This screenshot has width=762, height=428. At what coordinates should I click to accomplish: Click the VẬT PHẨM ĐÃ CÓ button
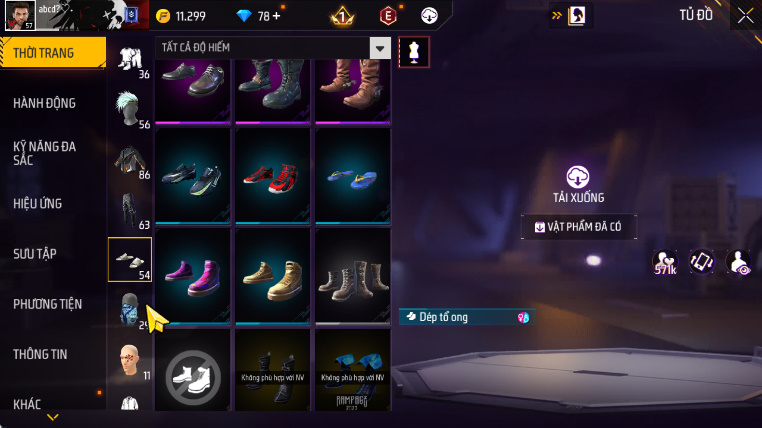578,227
